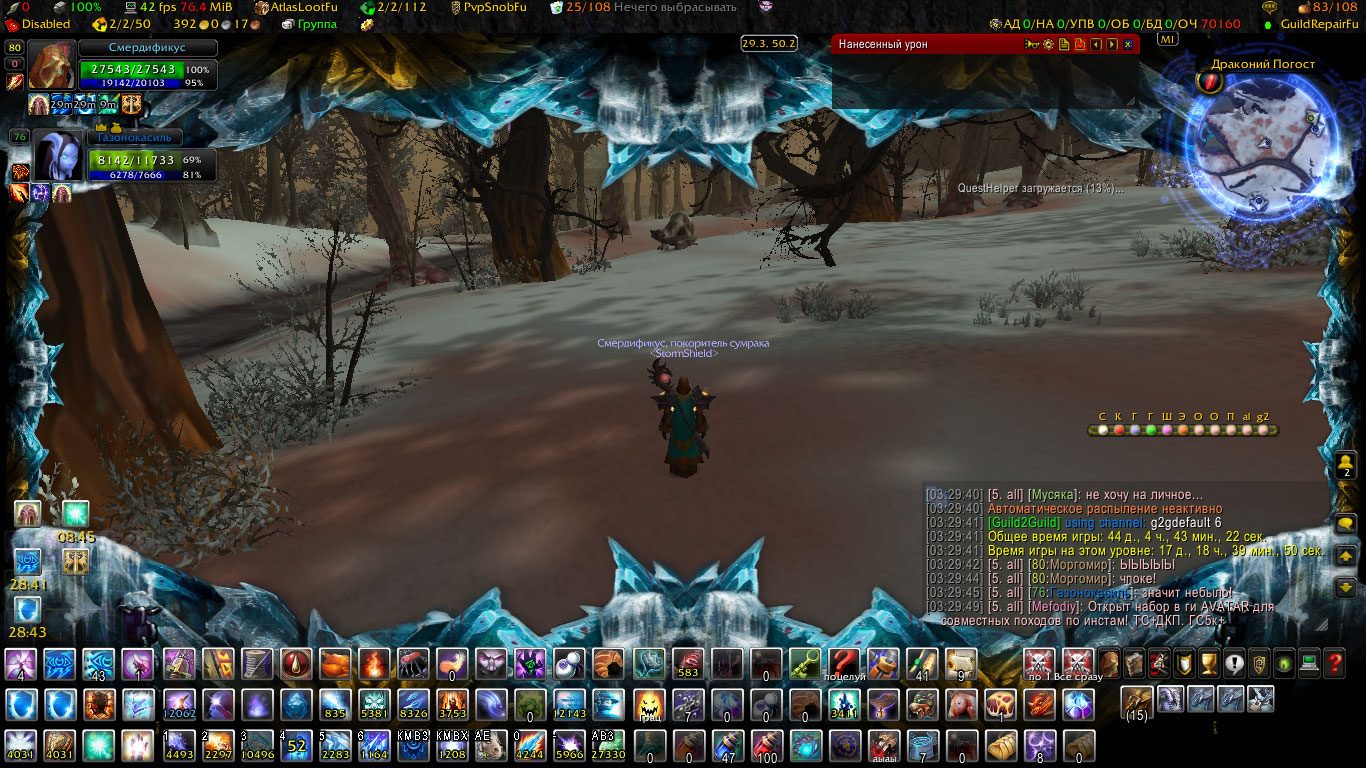Click the red question mark поцелуй macro
The image size is (1366, 768).
(843, 663)
